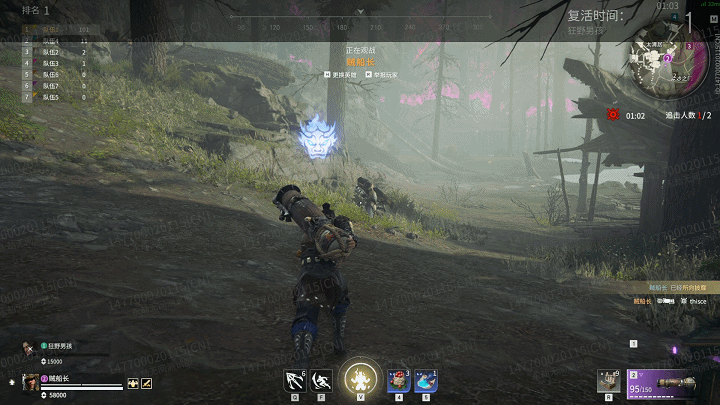Viewport: 720px width, 405px height.
Task: Click the sword buff status icon
Action: pos(145,381)
